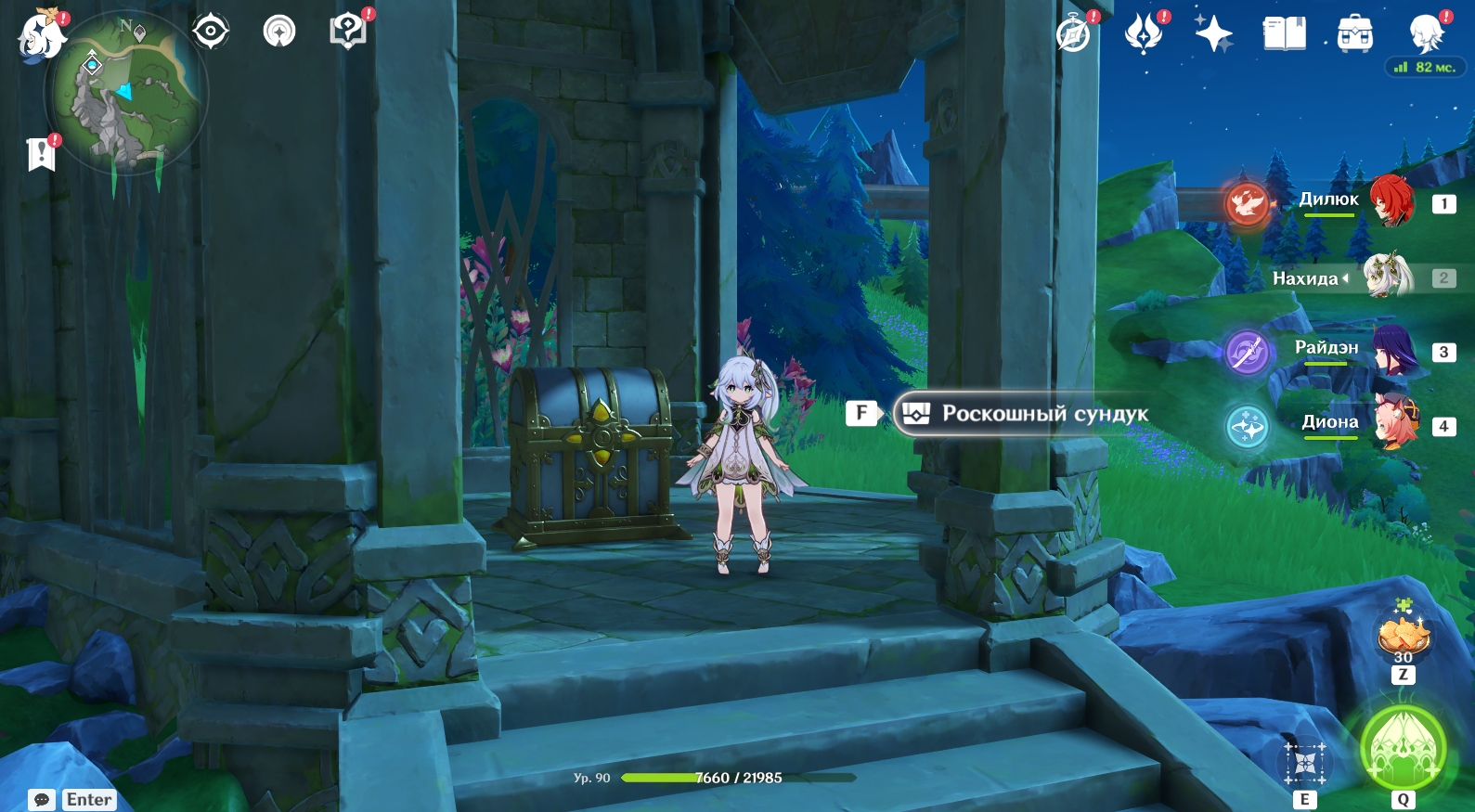Open the circular minimap
The height and width of the screenshot is (812, 1475).
coord(126,93)
